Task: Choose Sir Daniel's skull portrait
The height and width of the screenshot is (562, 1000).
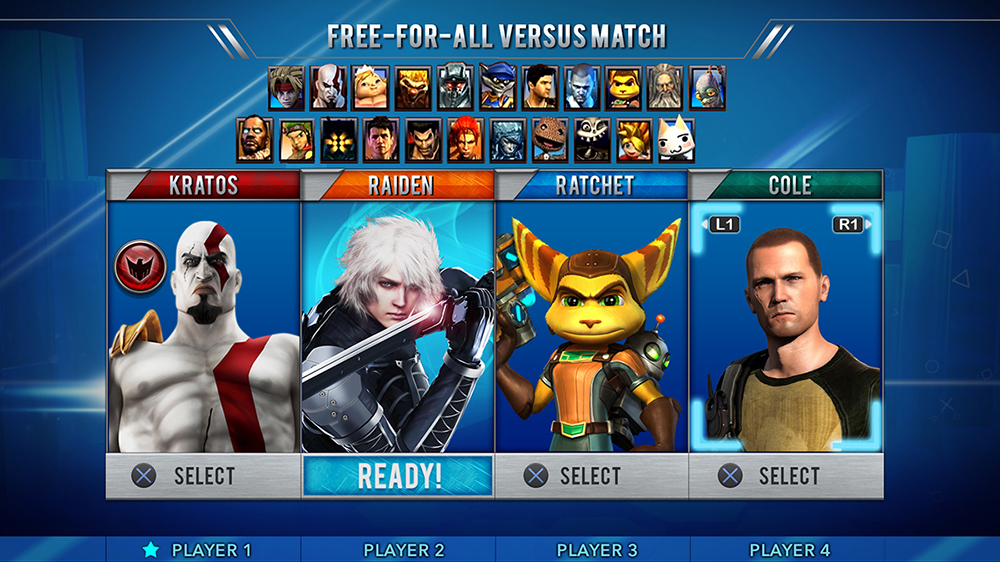Action: [x=591, y=140]
